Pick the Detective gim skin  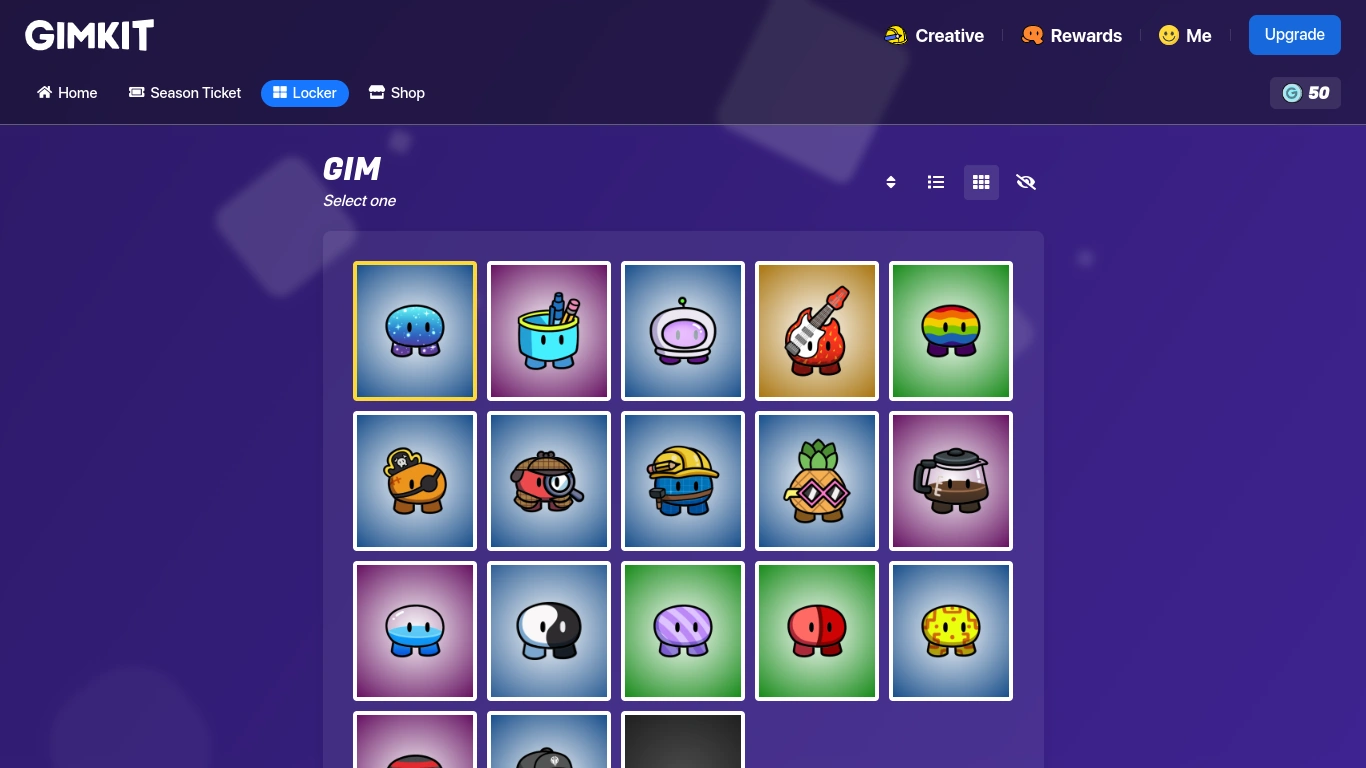[x=548, y=480]
